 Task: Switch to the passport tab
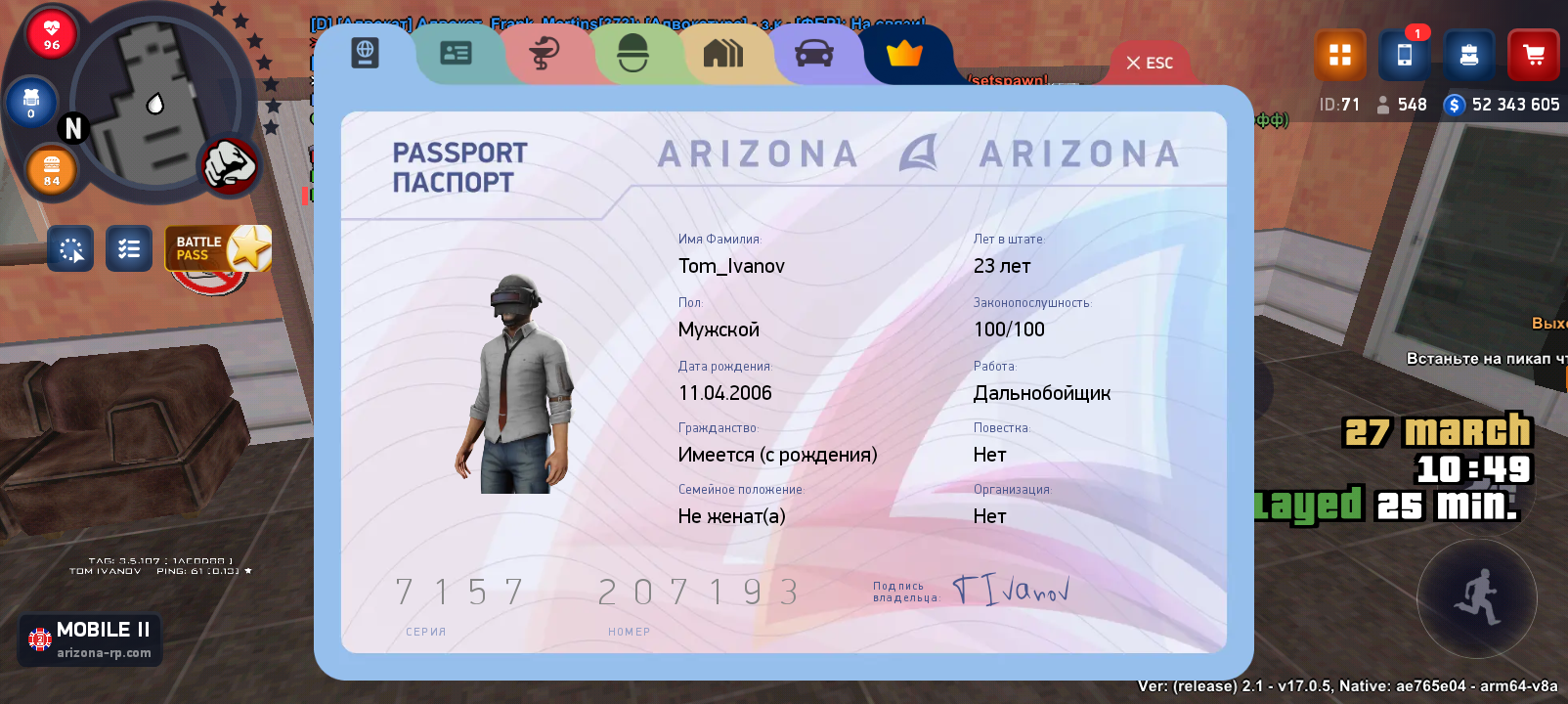365,53
